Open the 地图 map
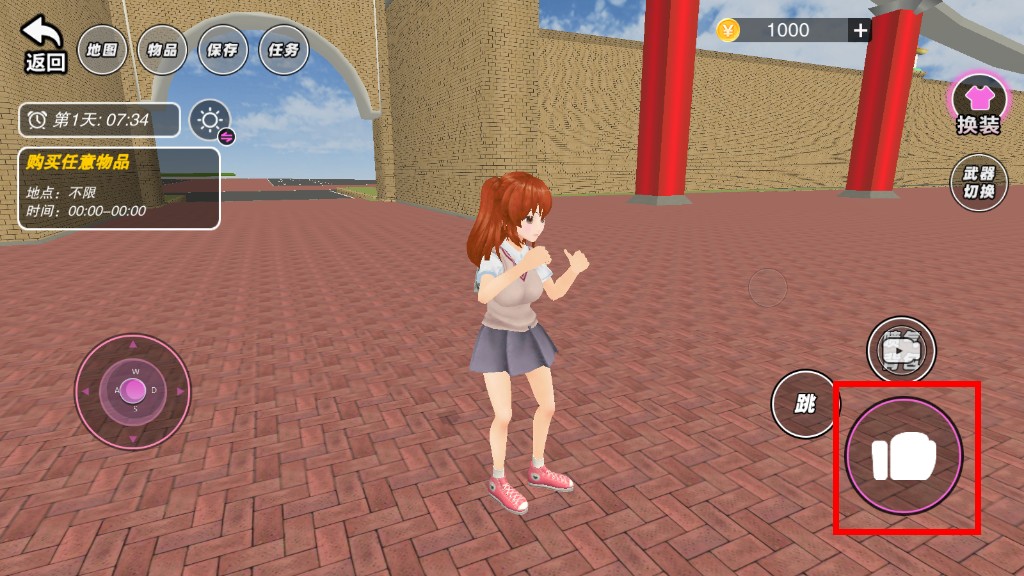Viewport: 1024px width, 576px height. [102, 50]
